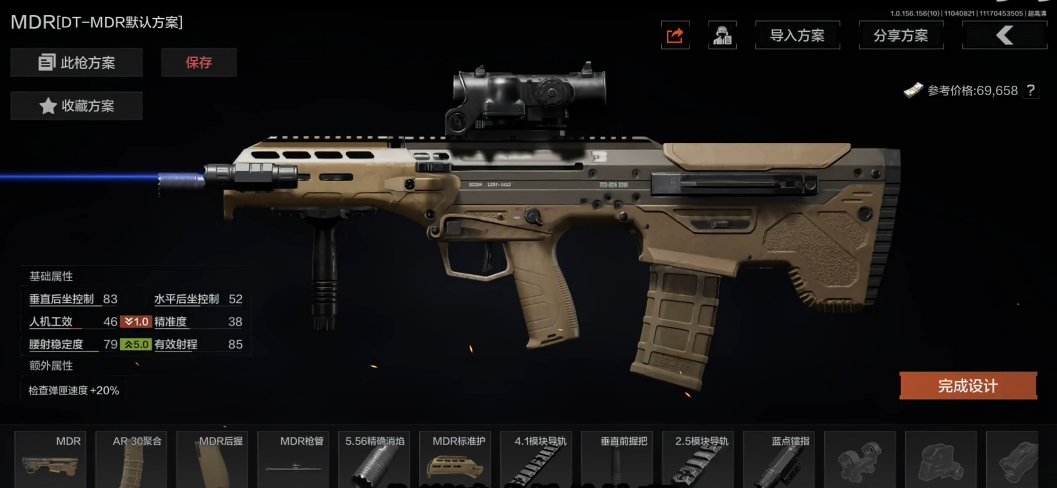The image size is (1057, 488).
Task: Select the 4.1模块导轨 rail slot
Action: (x=536, y=460)
